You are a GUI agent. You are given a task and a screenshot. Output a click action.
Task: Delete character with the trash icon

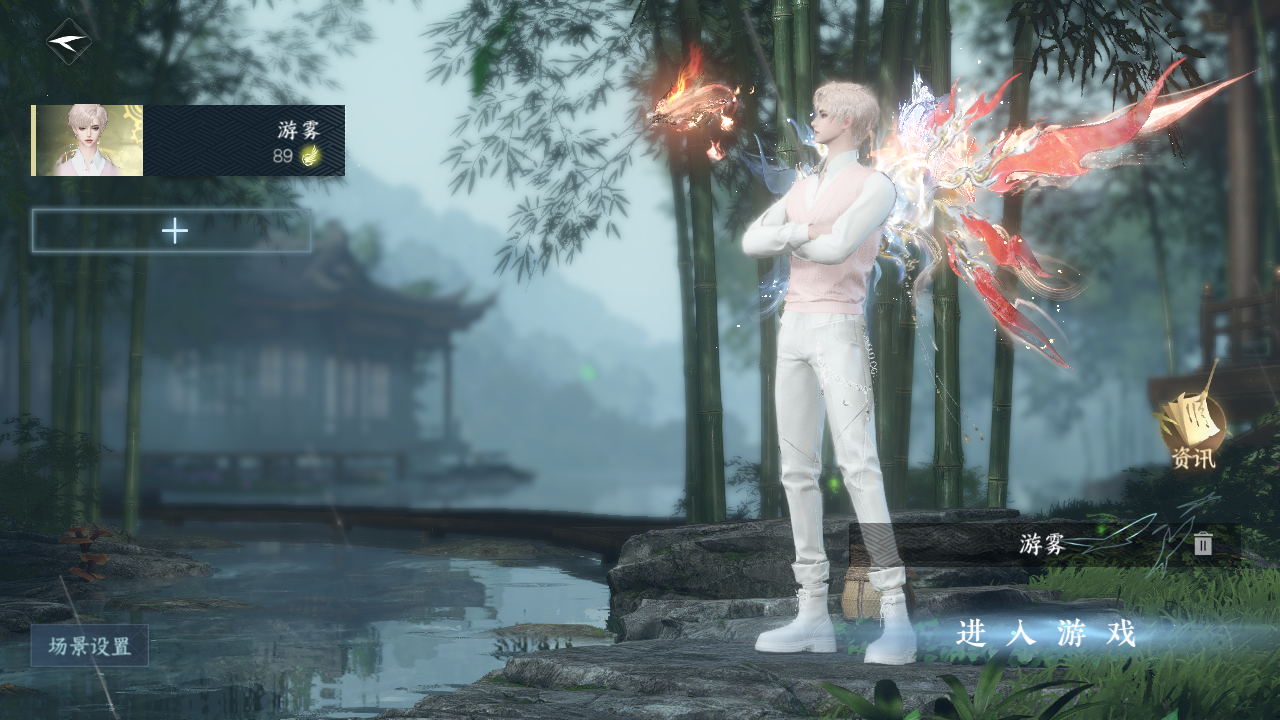click(1203, 544)
